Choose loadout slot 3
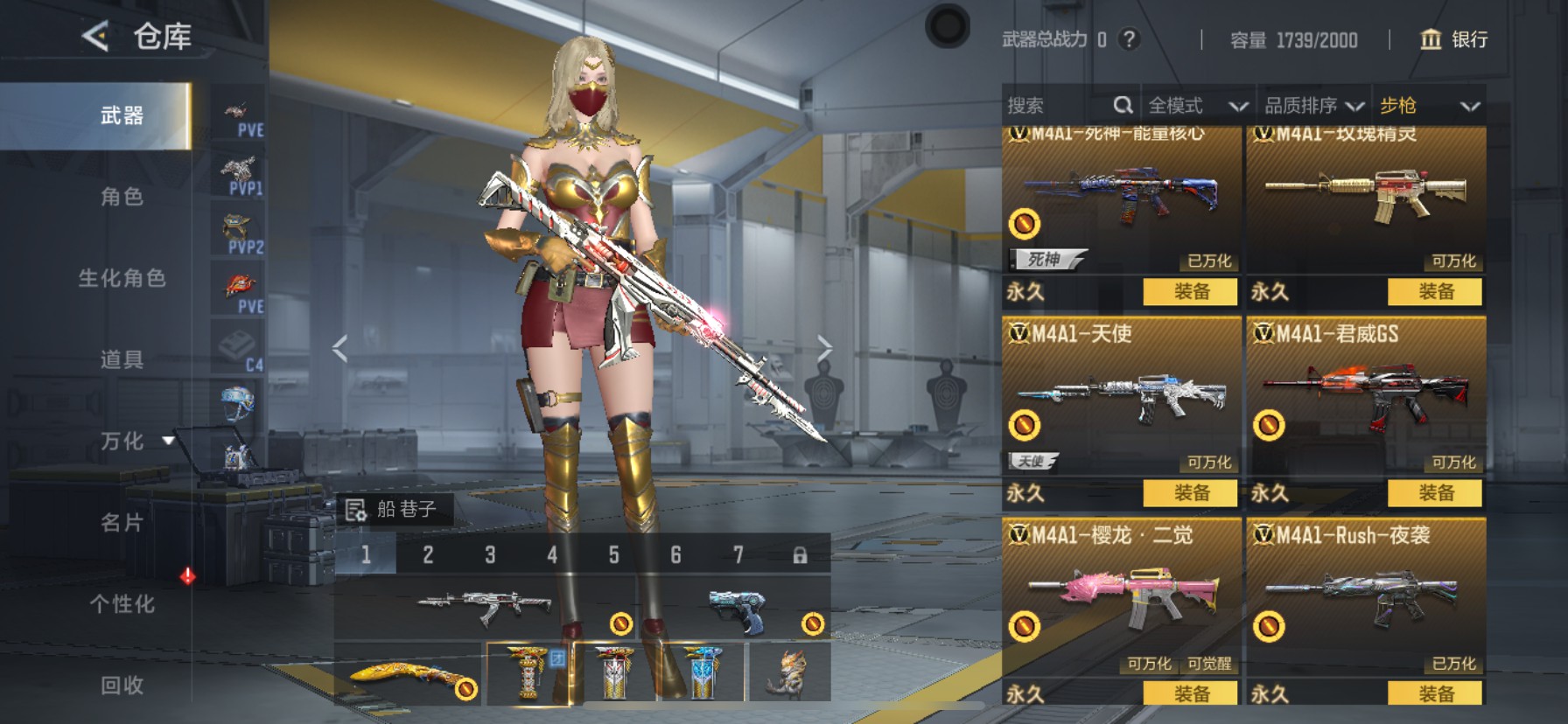 [490, 555]
